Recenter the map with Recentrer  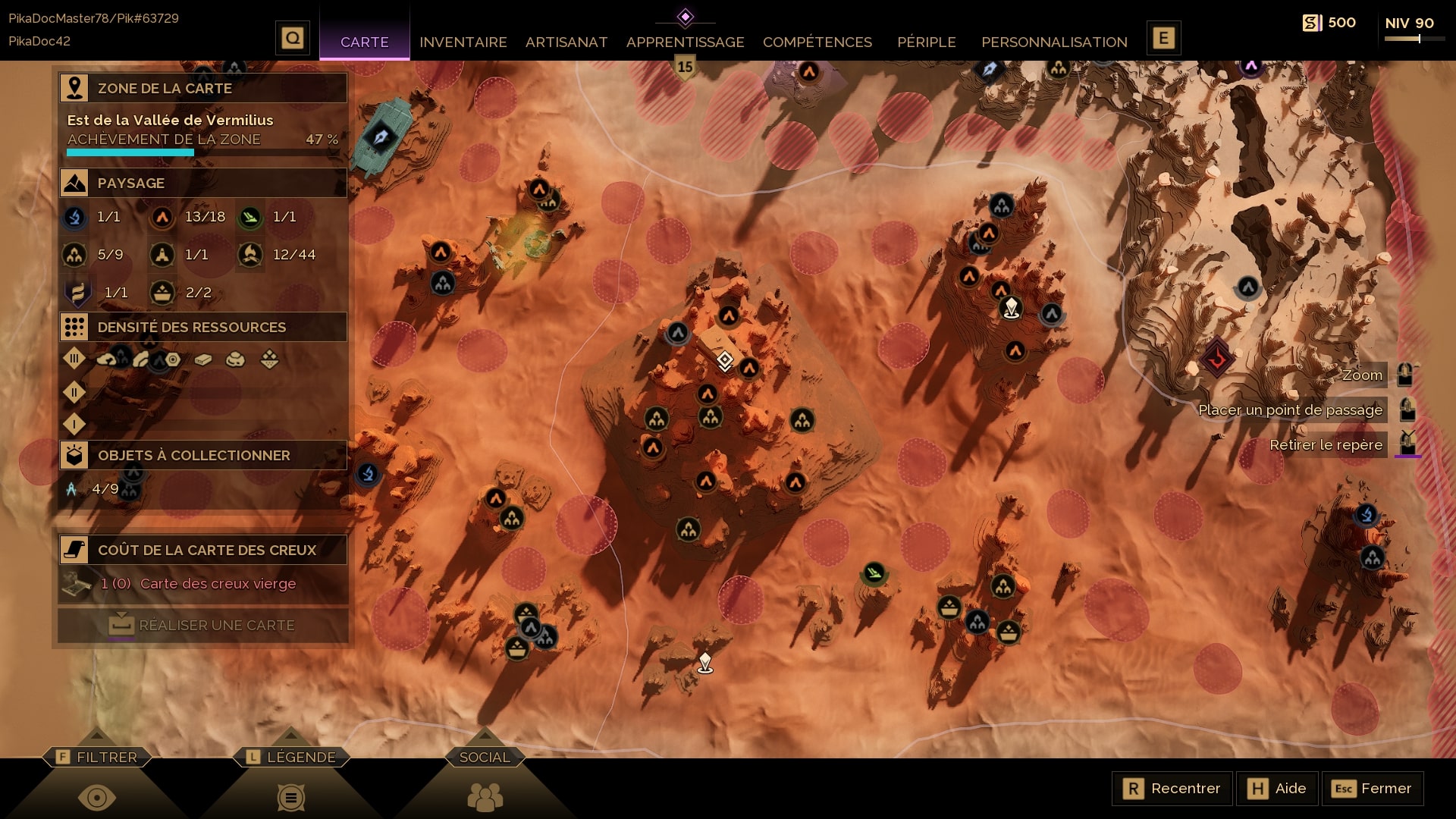[x=1172, y=789]
